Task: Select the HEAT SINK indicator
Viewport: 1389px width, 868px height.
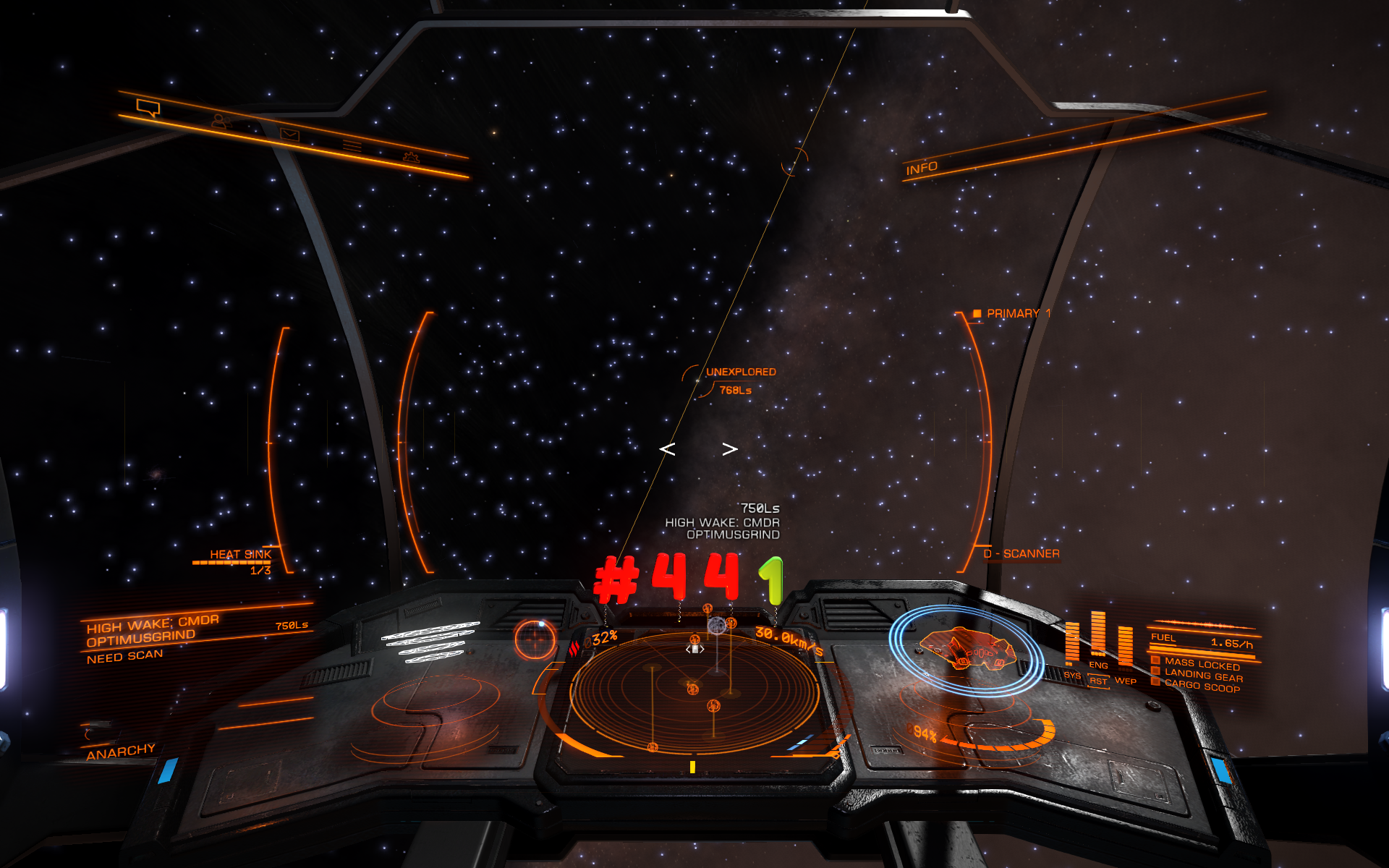Action: 240,555
